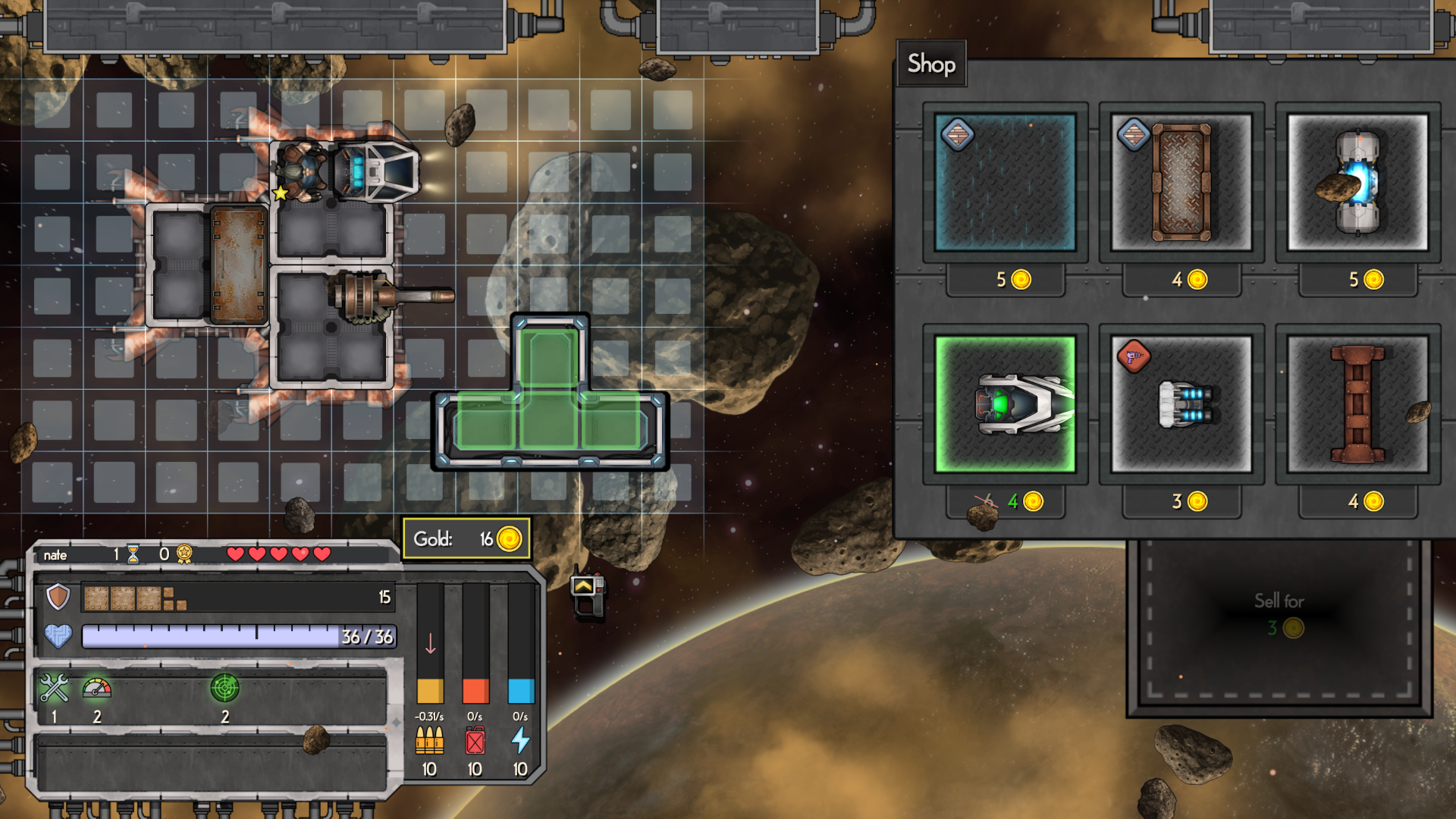Screen dimensions: 1456x819
Task: Click the wrench and screwdriver repair icon
Action: (54, 689)
